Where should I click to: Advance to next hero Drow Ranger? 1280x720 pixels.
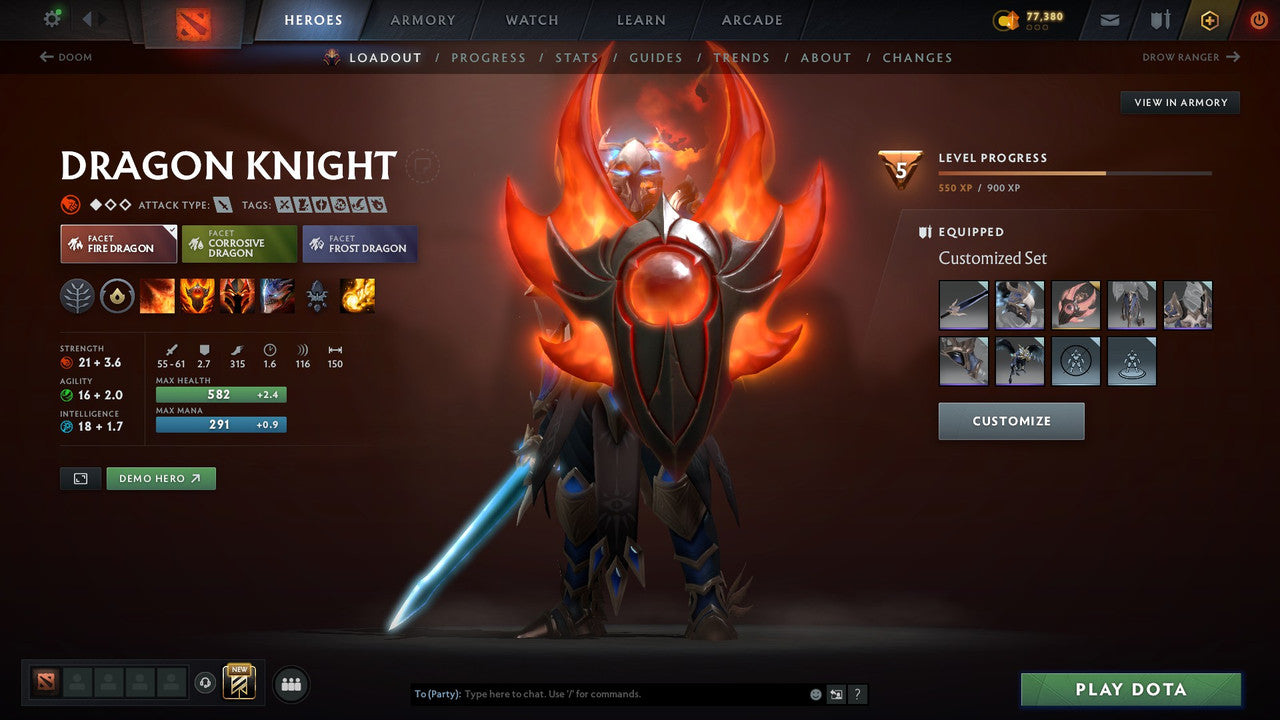coord(1191,57)
